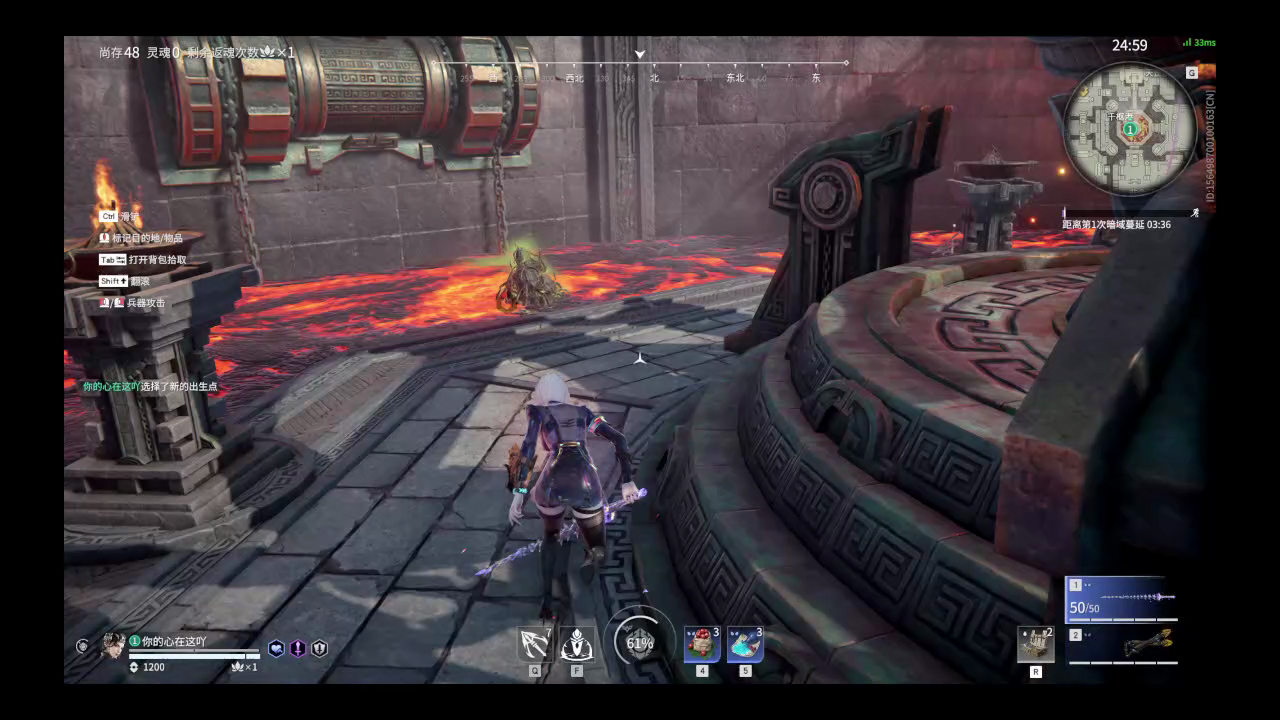Click the green teammate marker on the minimap

(x=1130, y=129)
